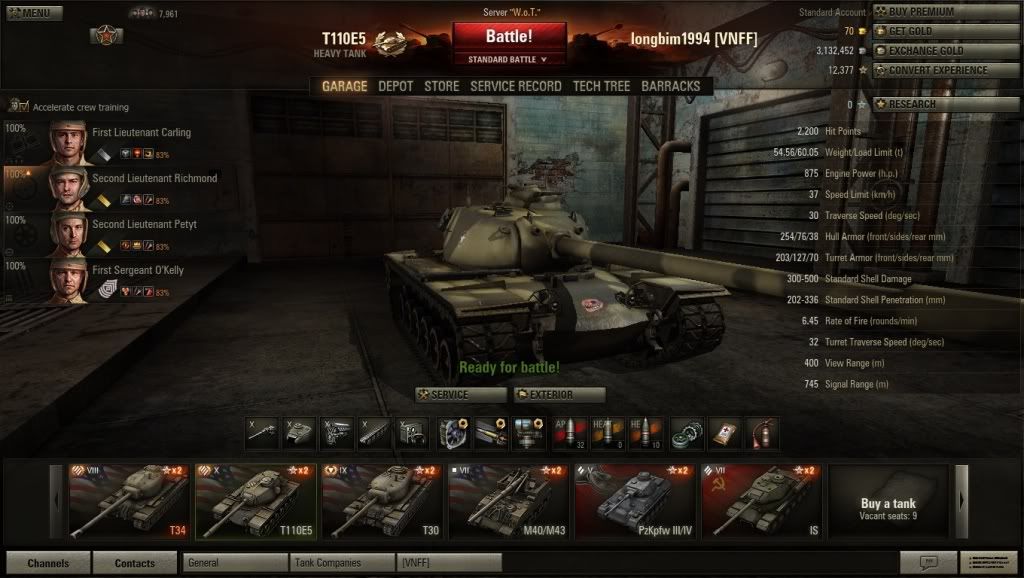Select the T34 tank in the carousel
This screenshot has height=578, width=1024.
click(127, 500)
